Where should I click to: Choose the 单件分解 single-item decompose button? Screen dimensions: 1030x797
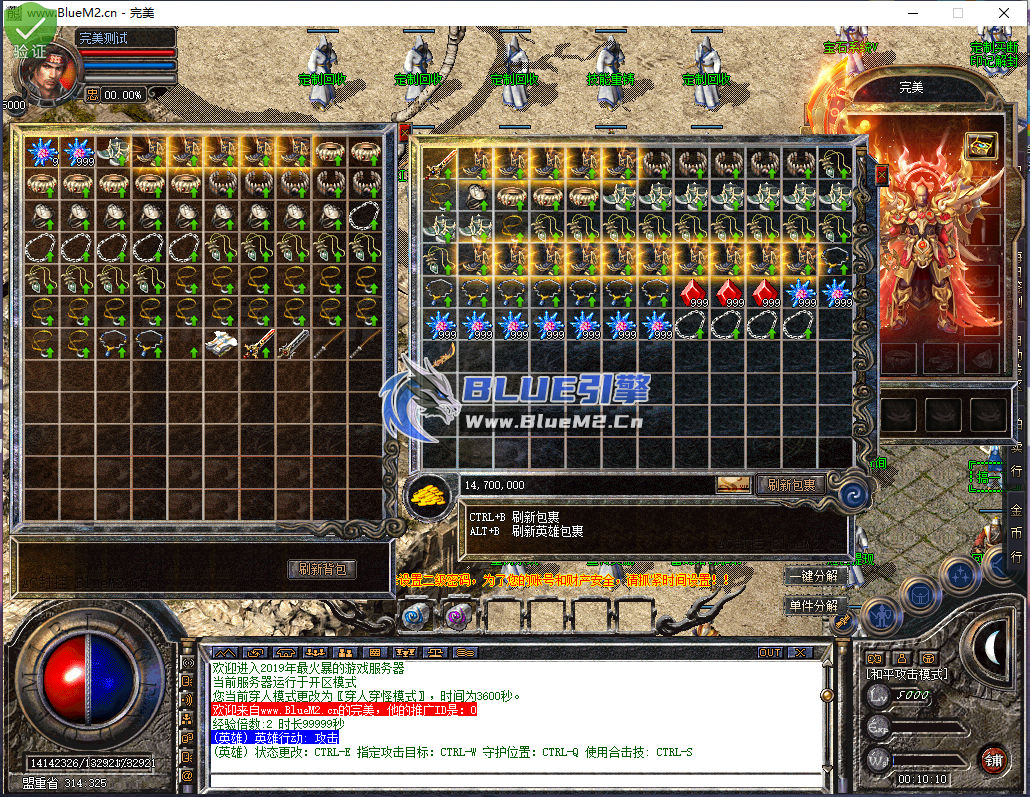(x=813, y=606)
